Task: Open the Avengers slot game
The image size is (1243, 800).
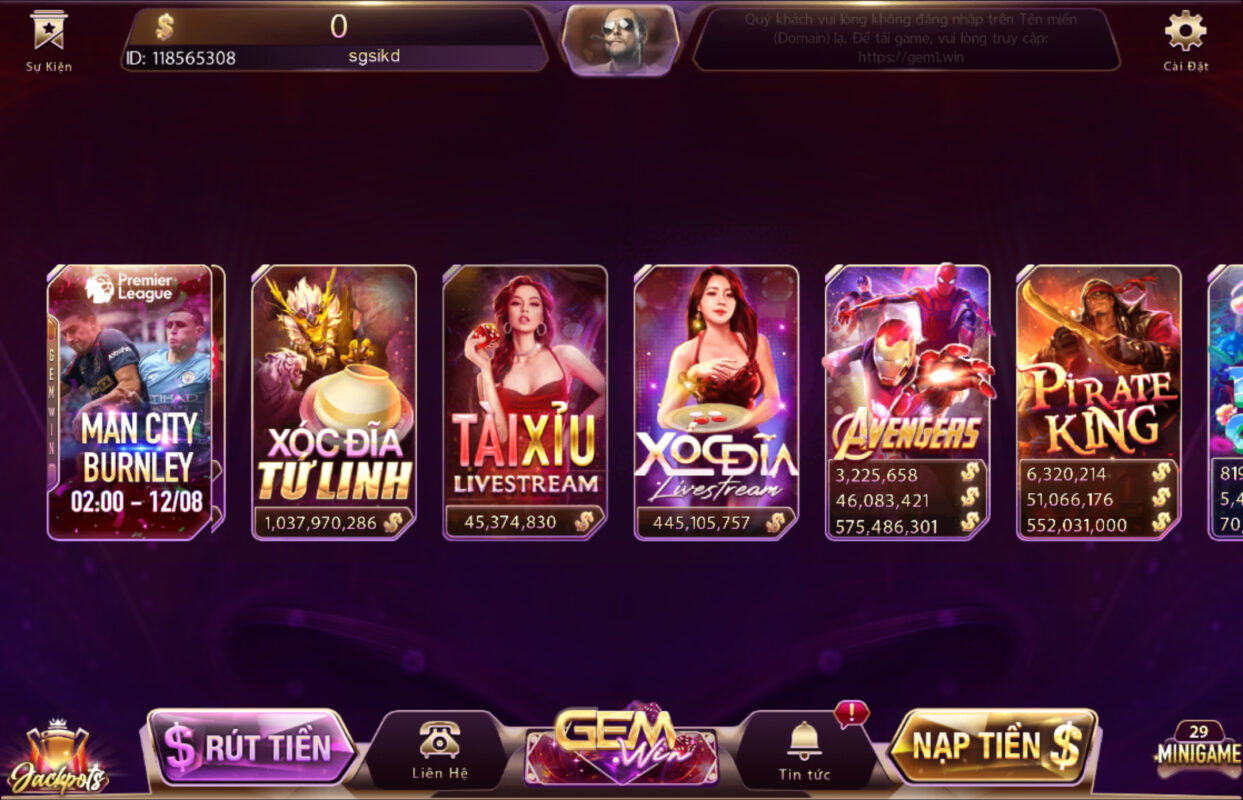Action: [907, 402]
